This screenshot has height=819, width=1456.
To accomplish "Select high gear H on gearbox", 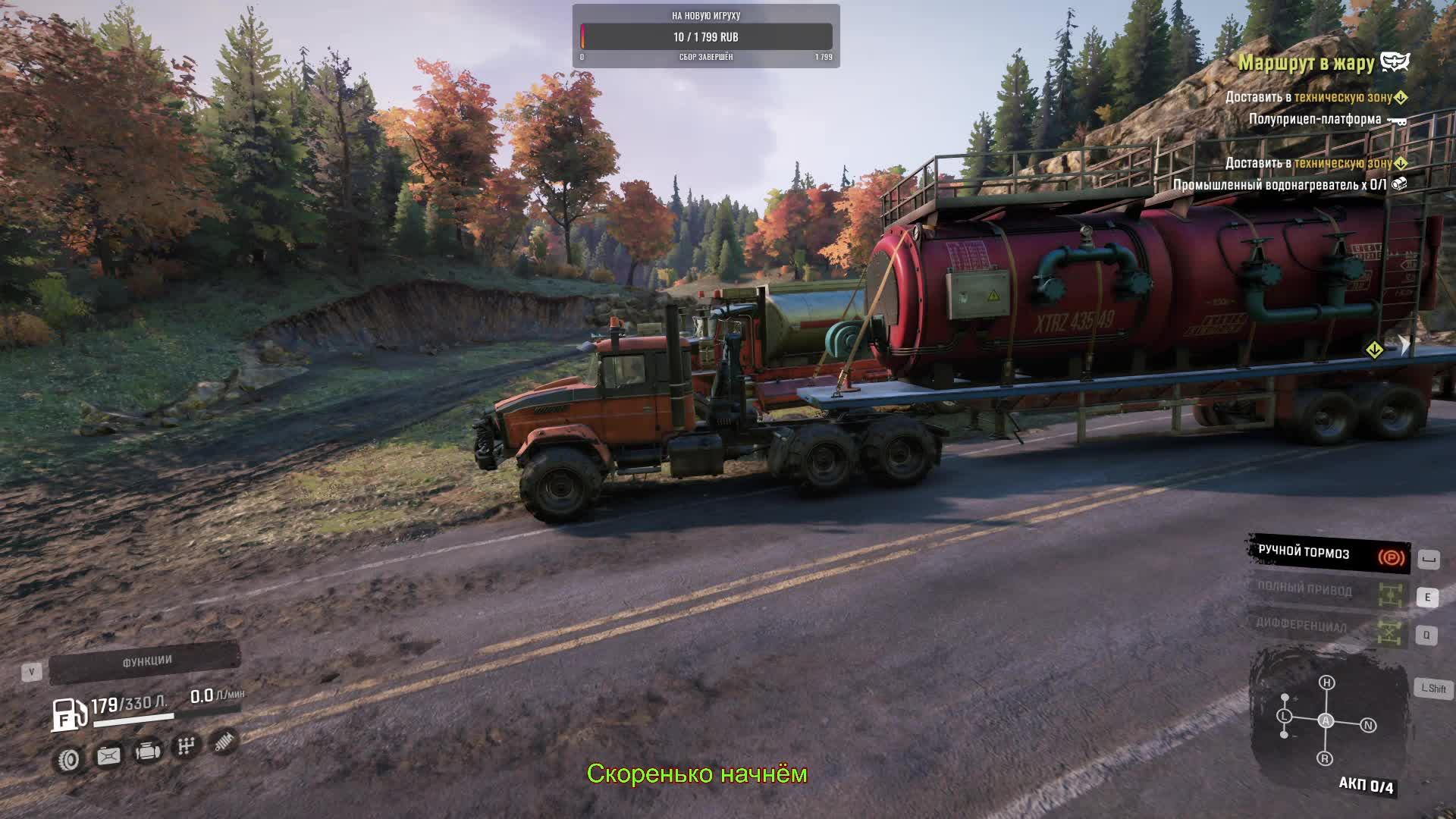I will 1326,682.
